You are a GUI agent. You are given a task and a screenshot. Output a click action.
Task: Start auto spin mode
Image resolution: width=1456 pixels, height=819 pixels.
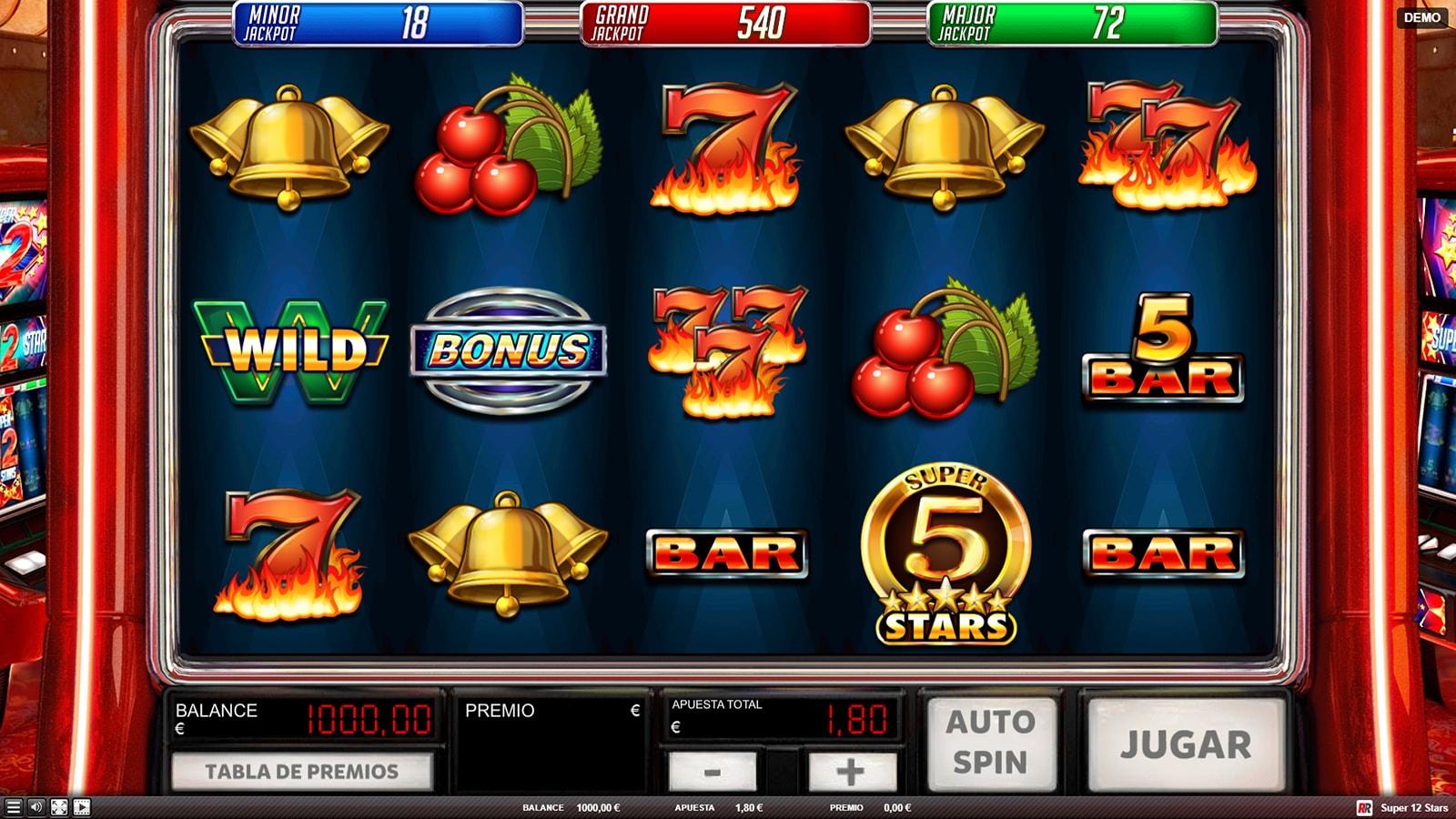[x=990, y=743]
